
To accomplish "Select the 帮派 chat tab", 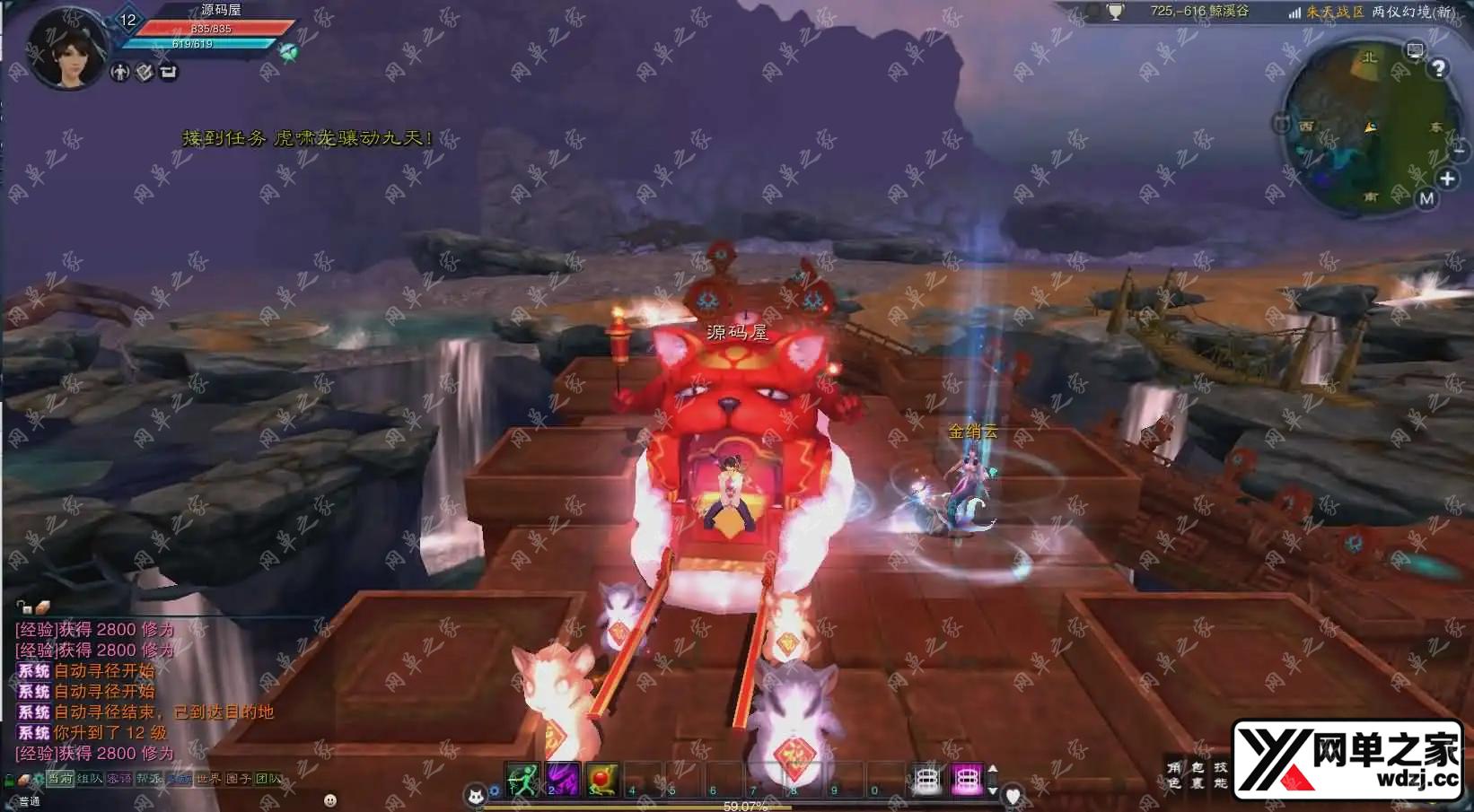I will (148, 779).
